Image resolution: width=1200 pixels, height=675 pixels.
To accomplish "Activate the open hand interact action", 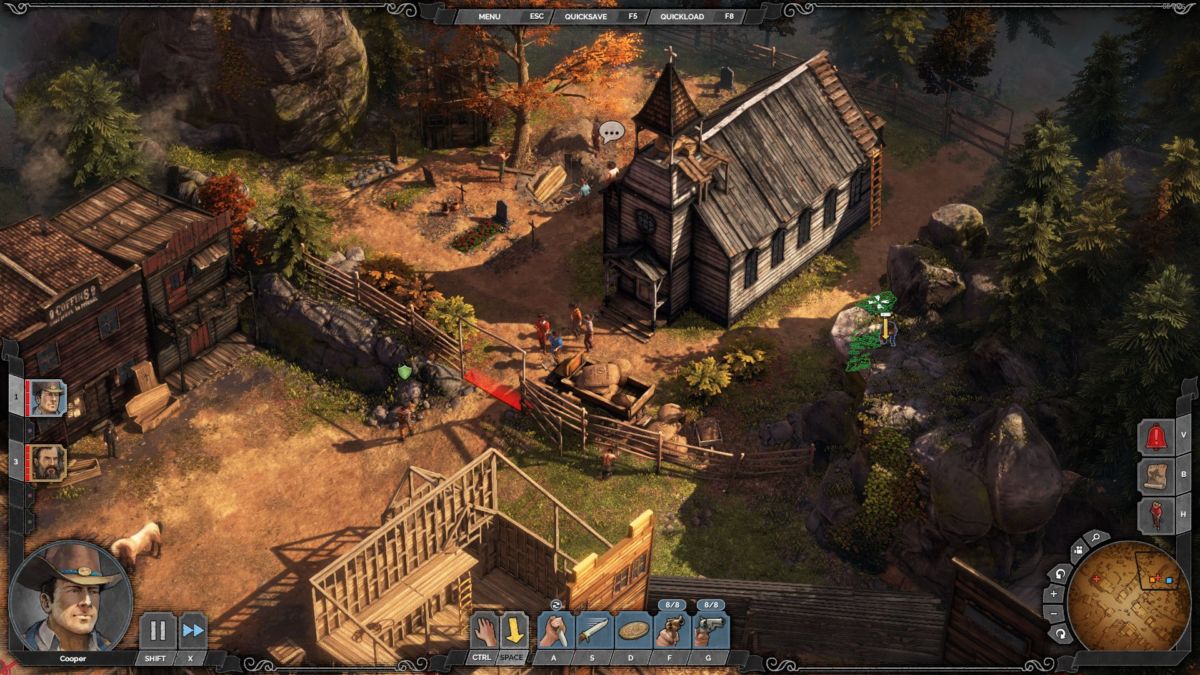I will [484, 631].
